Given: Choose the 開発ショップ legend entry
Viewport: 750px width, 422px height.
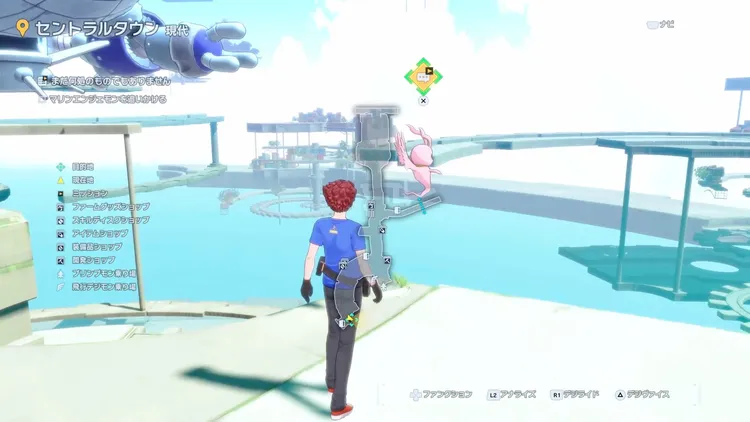Looking at the screenshot, I should pos(92,259).
